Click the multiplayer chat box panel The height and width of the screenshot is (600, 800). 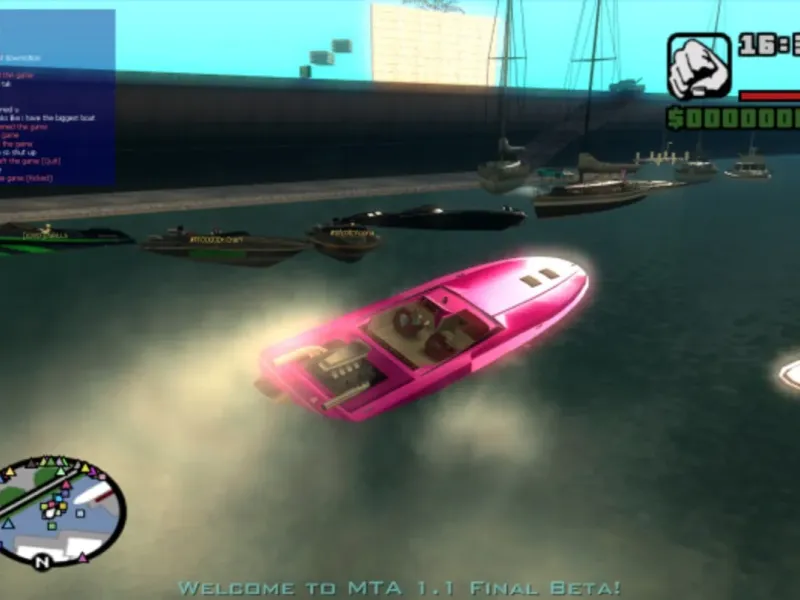(57, 98)
